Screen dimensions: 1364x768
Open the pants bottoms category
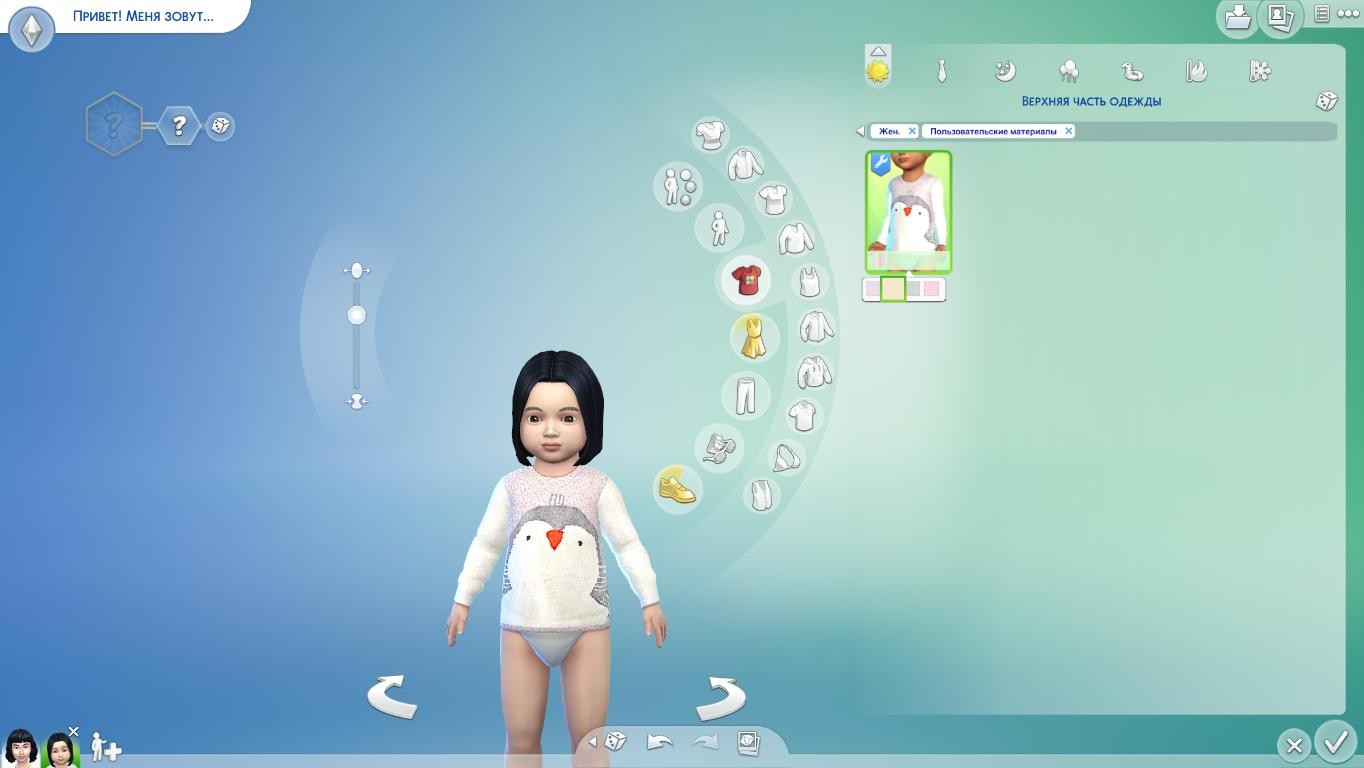(x=746, y=395)
